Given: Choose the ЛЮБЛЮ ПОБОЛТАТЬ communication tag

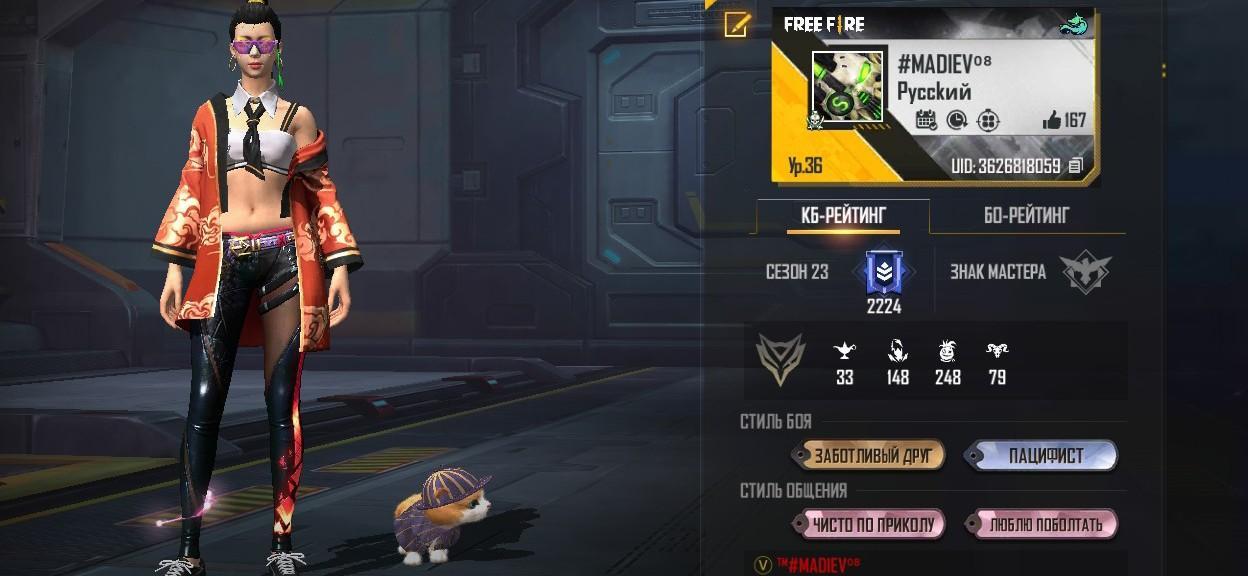Looking at the screenshot, I should (x=1044, y=524).
